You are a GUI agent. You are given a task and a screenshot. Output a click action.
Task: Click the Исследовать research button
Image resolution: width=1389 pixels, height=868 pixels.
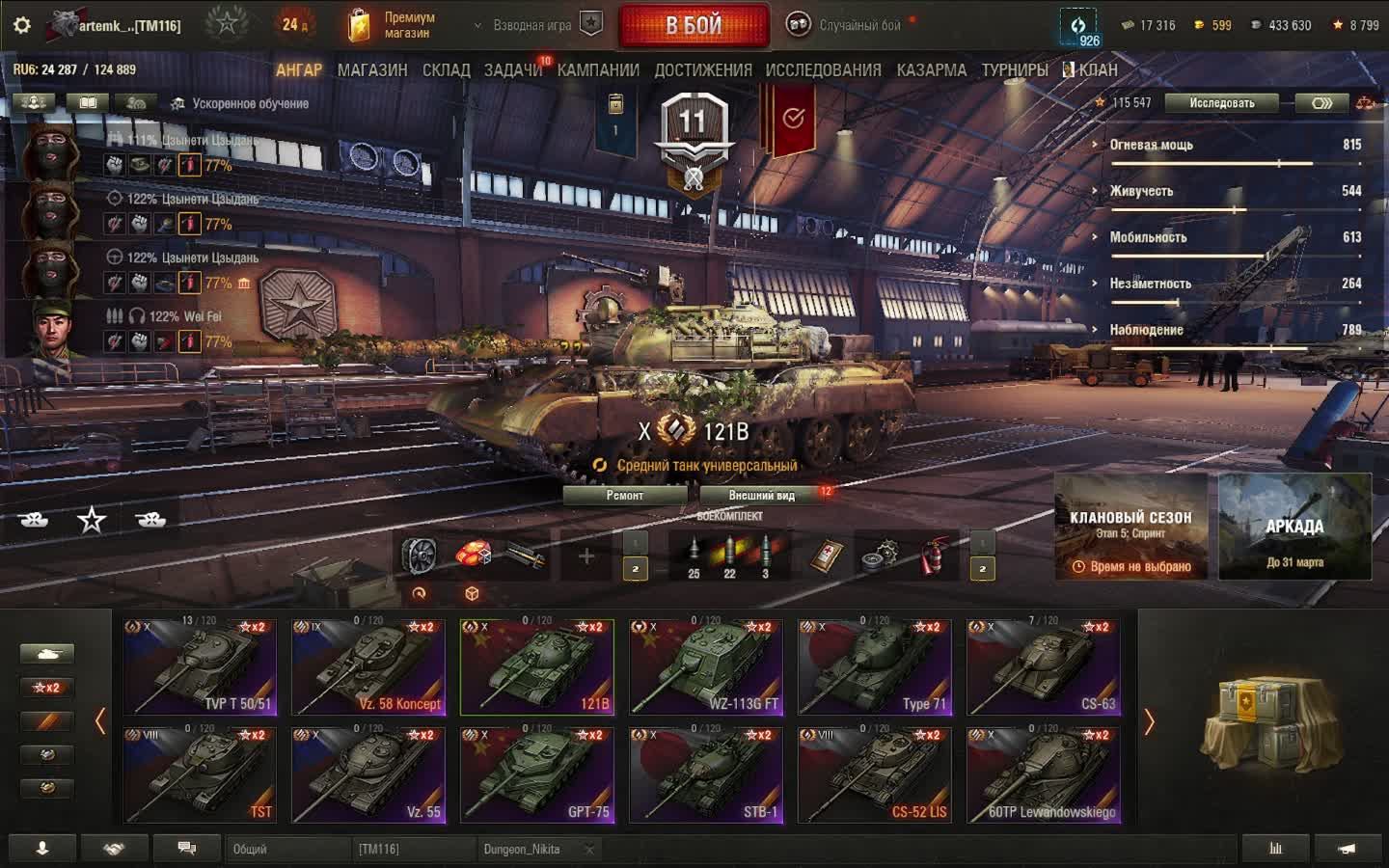[1221, 103]
